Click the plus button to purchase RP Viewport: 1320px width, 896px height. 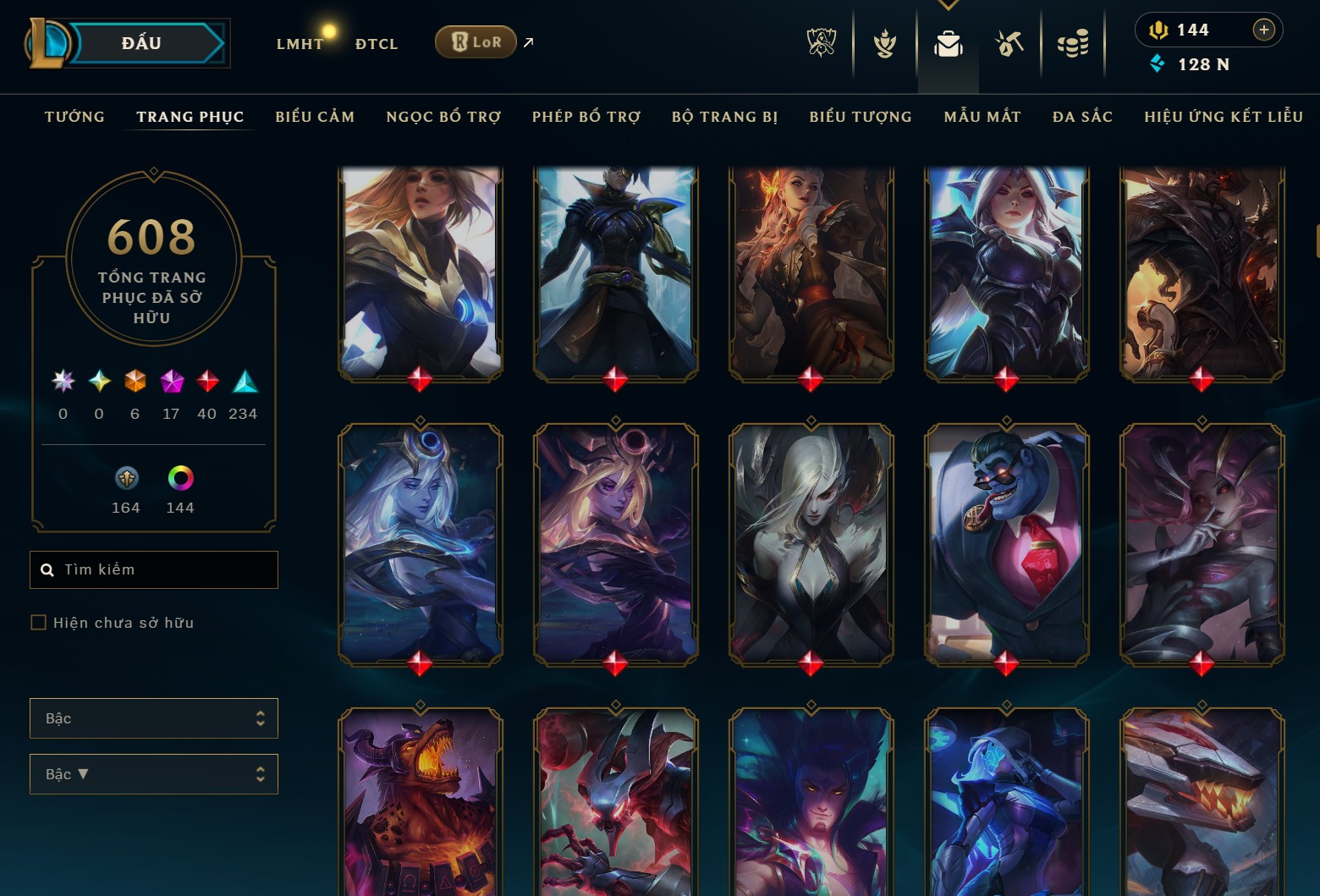[x=1264, y=30]
